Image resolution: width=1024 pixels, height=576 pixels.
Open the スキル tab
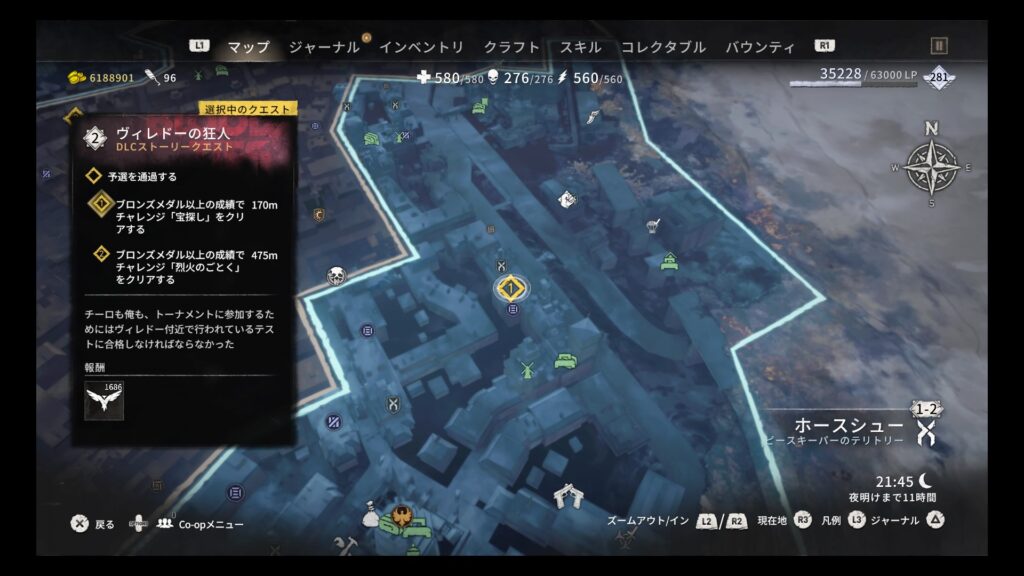tap(580, 47)
